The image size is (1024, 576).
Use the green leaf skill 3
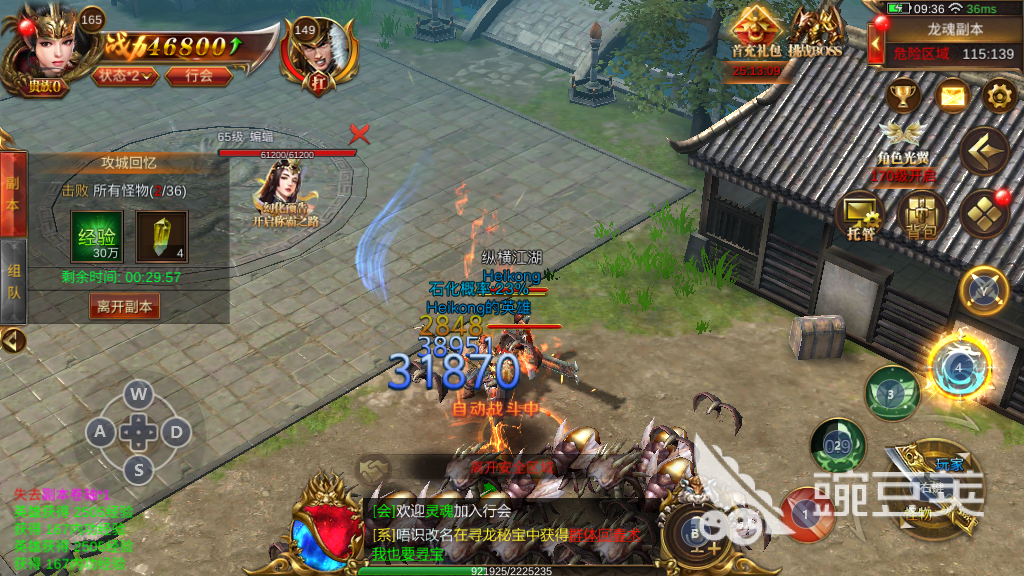click(891, 392)
